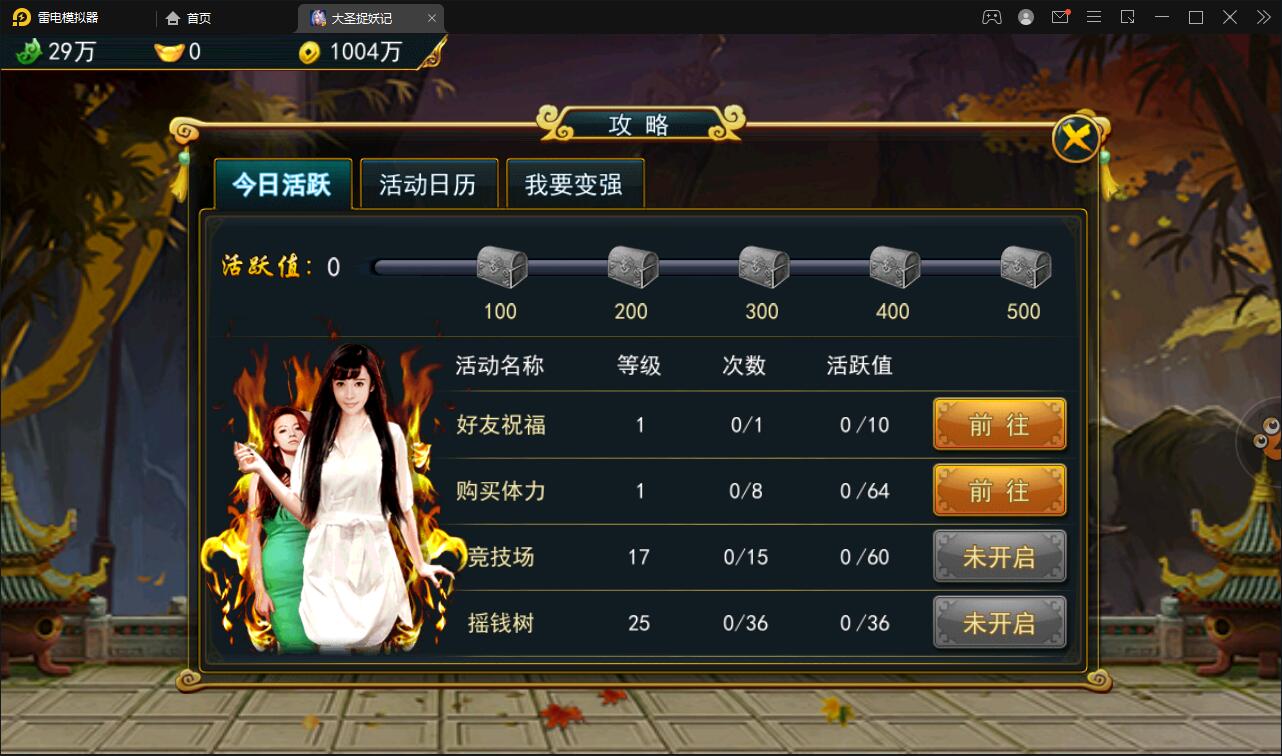Open the 300 activity point chest
1282x756 pixels.
coord(762,265)
